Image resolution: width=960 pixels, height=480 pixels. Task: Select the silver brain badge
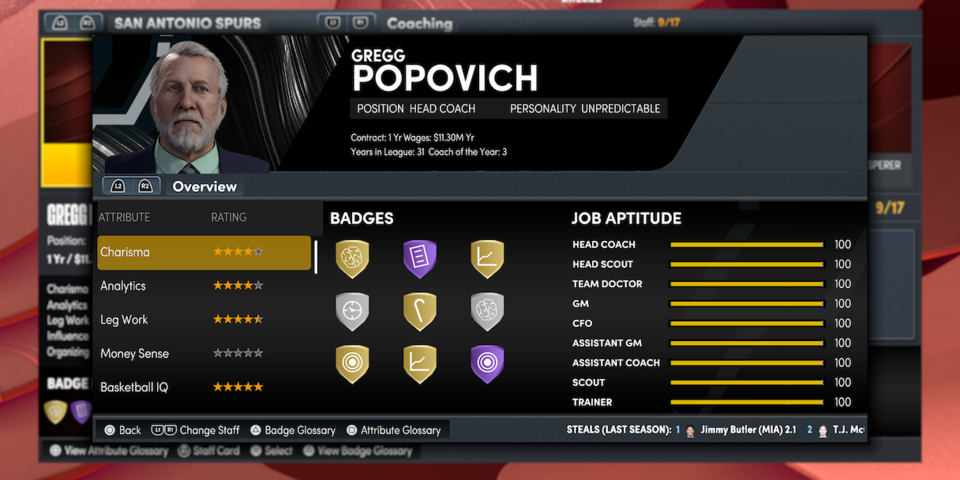[487, 311]
